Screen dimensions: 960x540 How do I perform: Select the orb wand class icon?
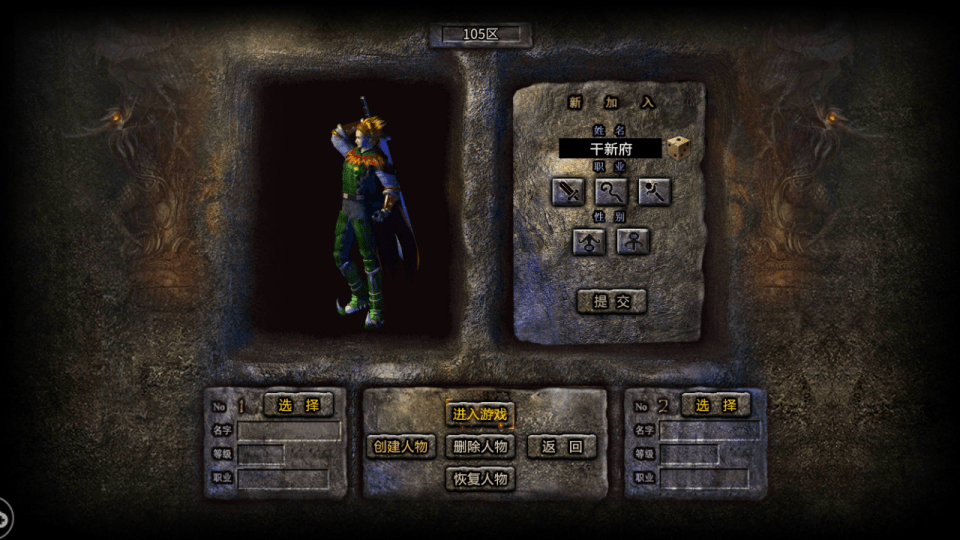(654, 191)
